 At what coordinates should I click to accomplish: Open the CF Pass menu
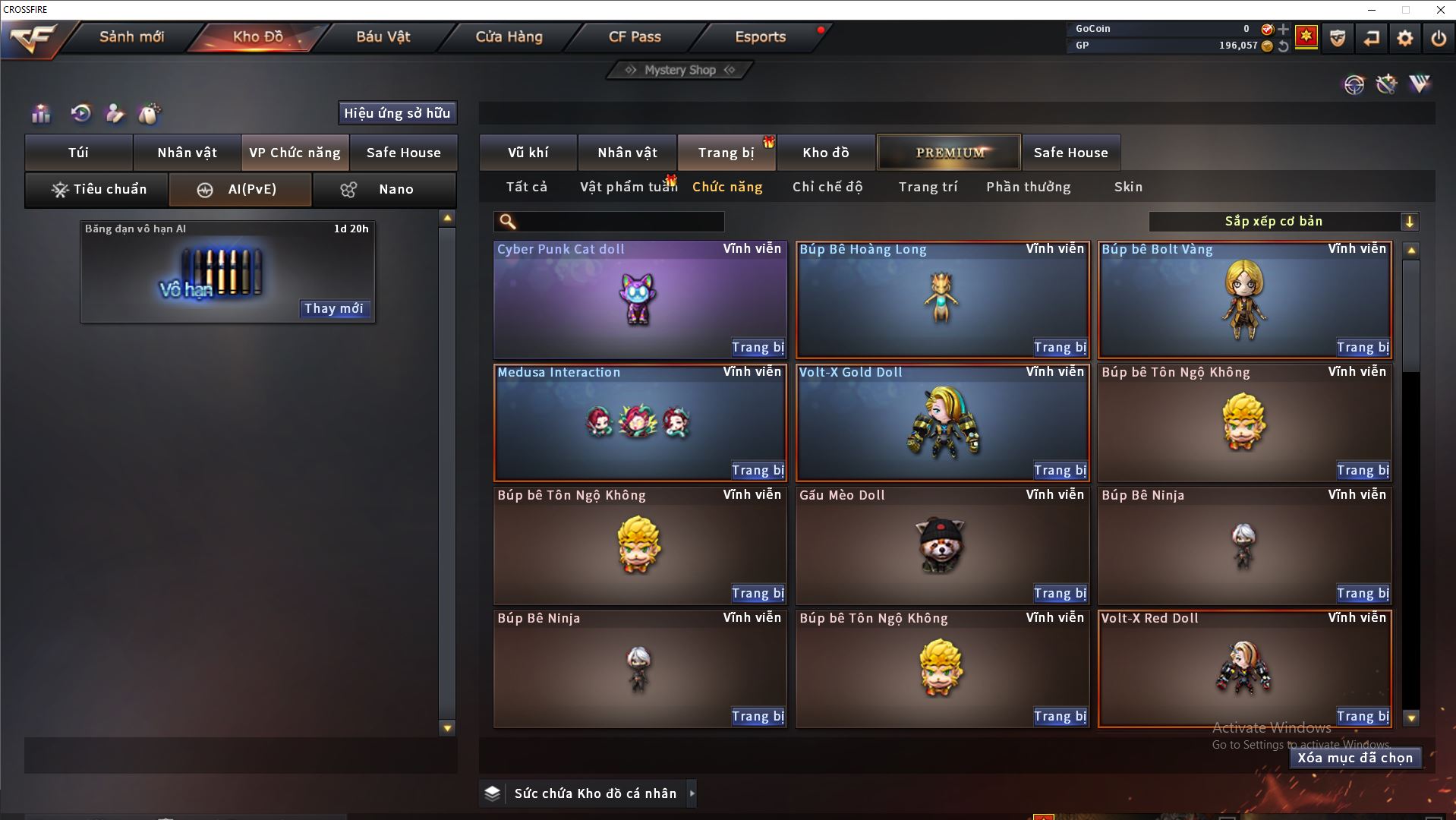635,36
